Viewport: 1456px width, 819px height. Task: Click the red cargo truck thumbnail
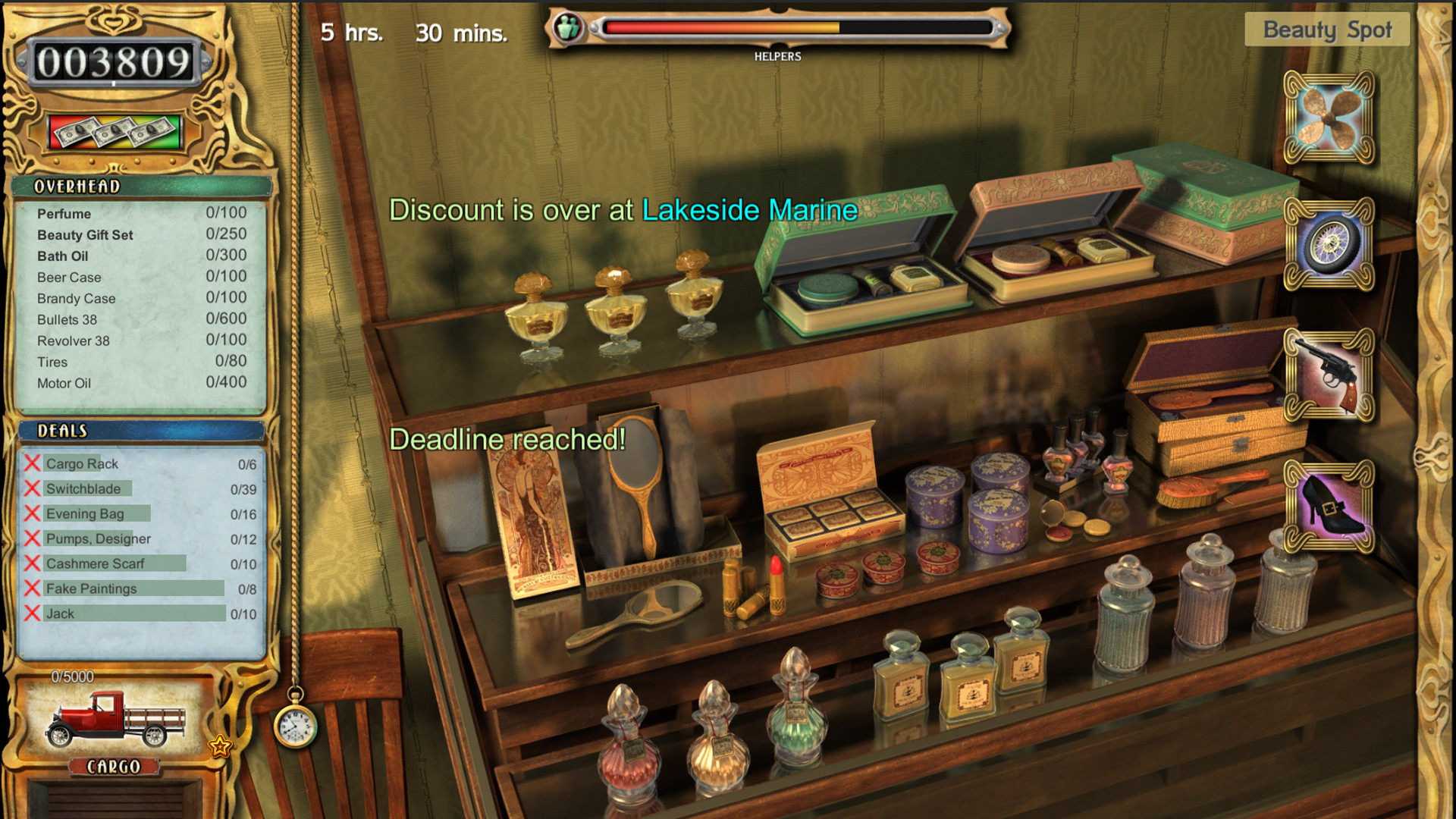(x=115, y=720)
